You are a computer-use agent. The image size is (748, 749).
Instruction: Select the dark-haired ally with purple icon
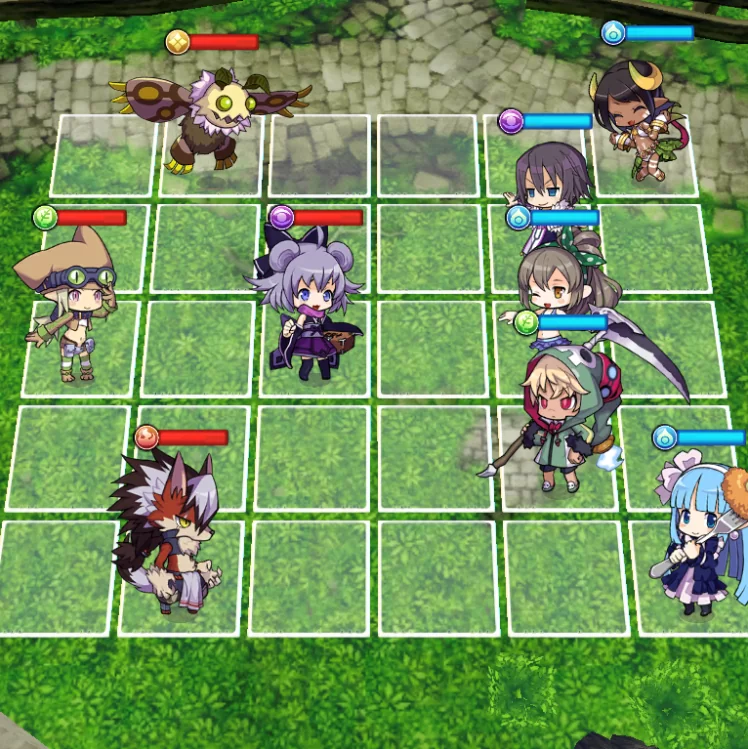coord(551,182)
